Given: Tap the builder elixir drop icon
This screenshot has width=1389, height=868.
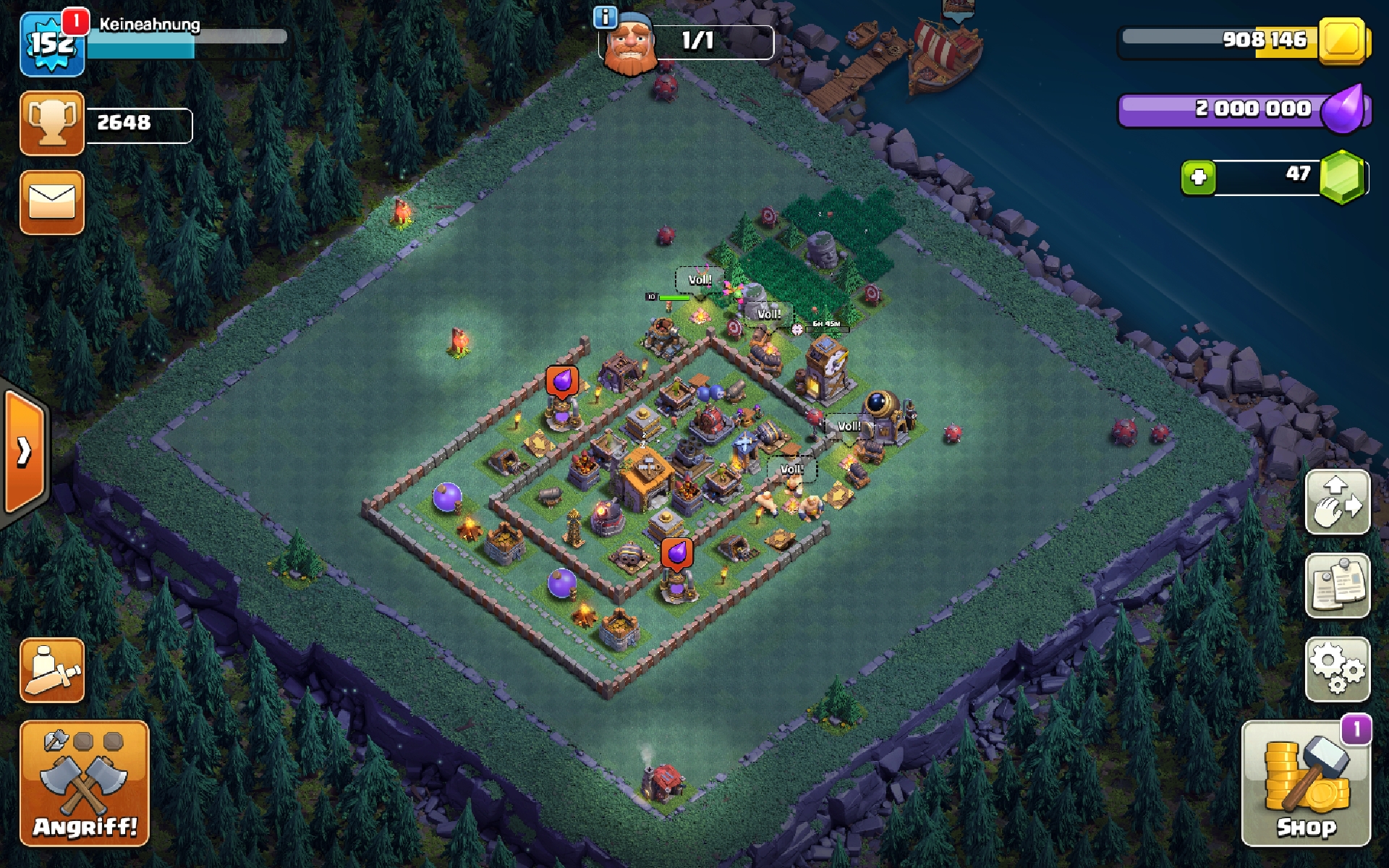Looking at the screenshot, I should click(1344, 110).
